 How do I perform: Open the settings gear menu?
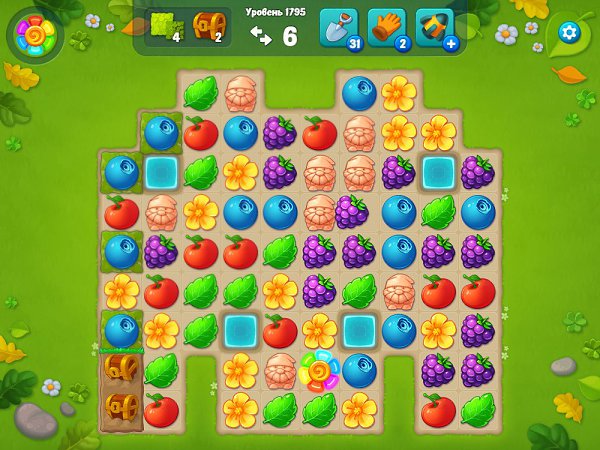pyautogui.click(x=570, y=32)
